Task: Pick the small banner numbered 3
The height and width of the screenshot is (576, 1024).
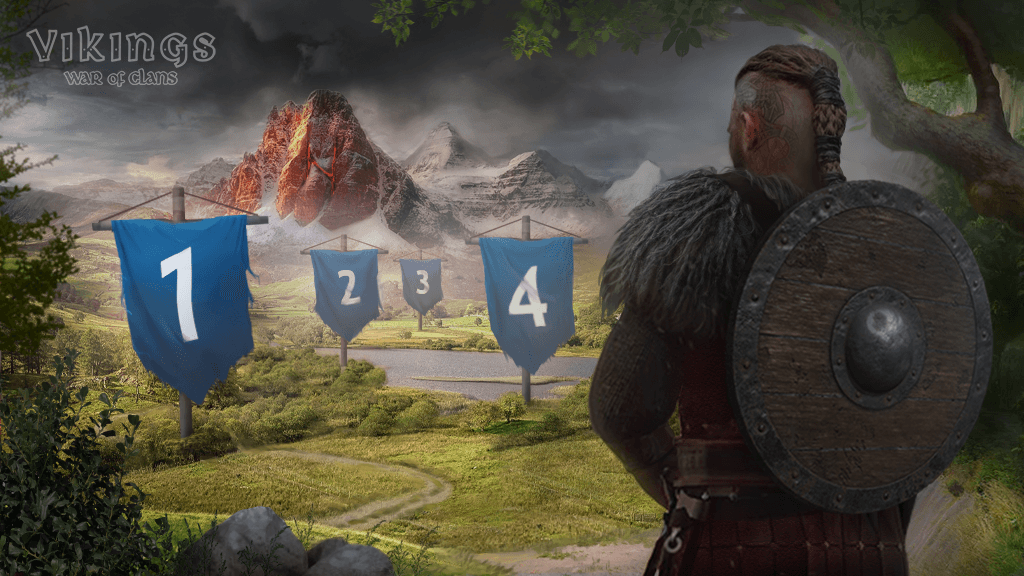Action: [x=421, y=283]
